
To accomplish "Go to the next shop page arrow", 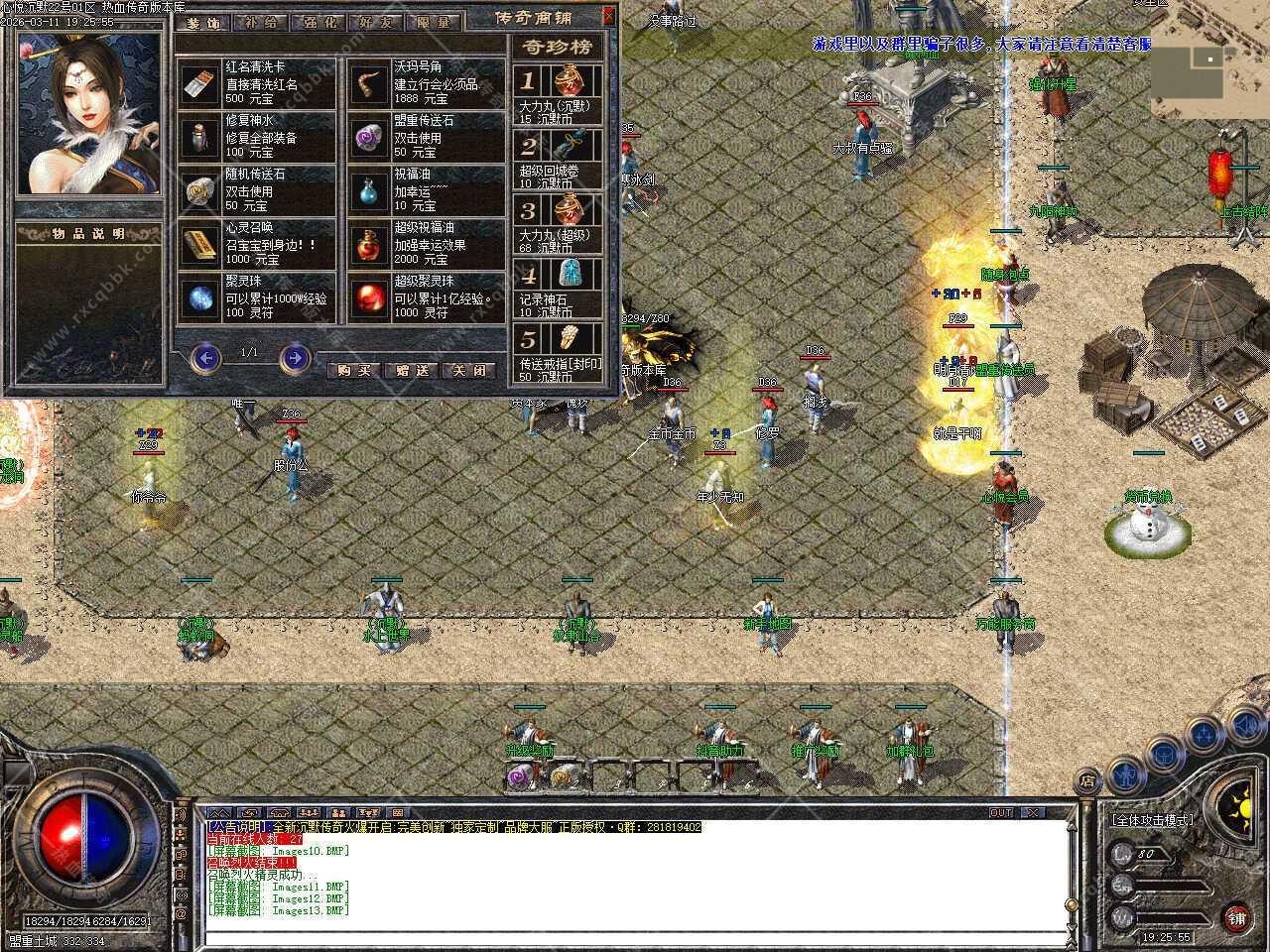I will 295,357.
